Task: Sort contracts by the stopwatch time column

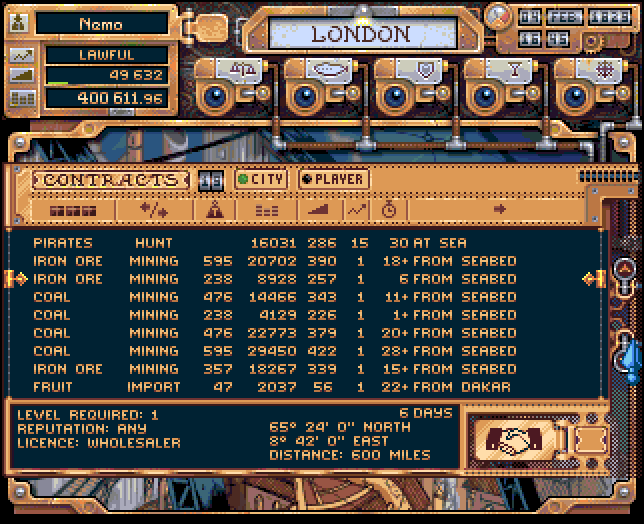Action: coord(389,210)
